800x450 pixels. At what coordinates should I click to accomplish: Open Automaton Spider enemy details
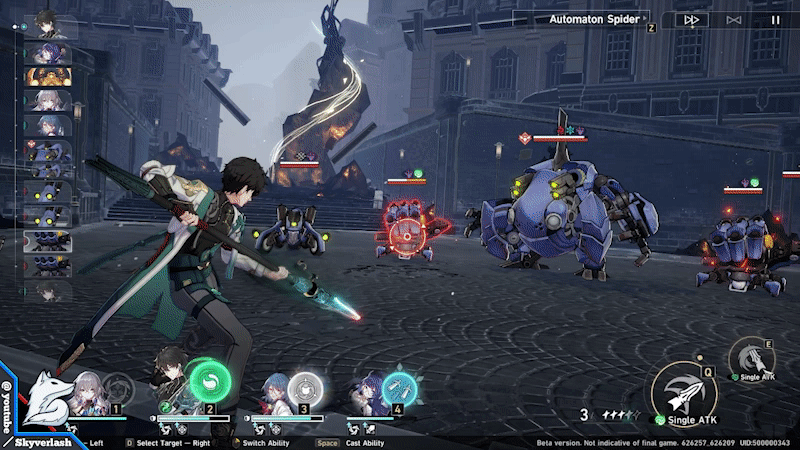click(x=592, y=18)
